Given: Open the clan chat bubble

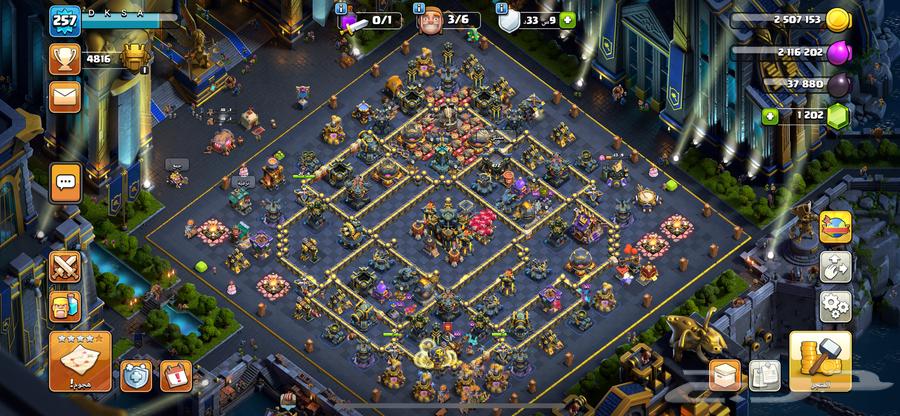Looking at the screenshot, I should point(67,181).
